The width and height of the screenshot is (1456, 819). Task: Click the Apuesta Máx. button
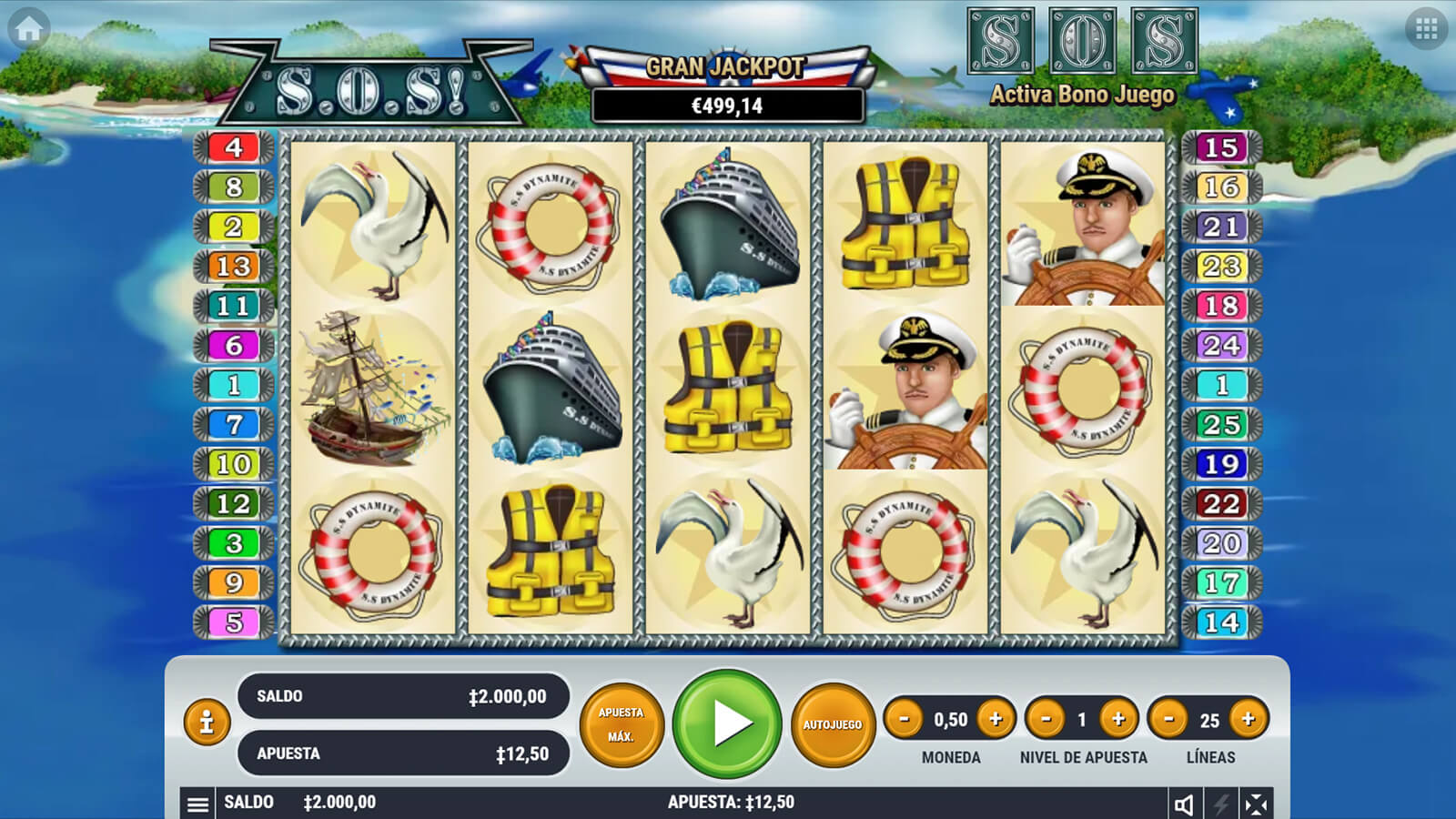pos(622,724)
